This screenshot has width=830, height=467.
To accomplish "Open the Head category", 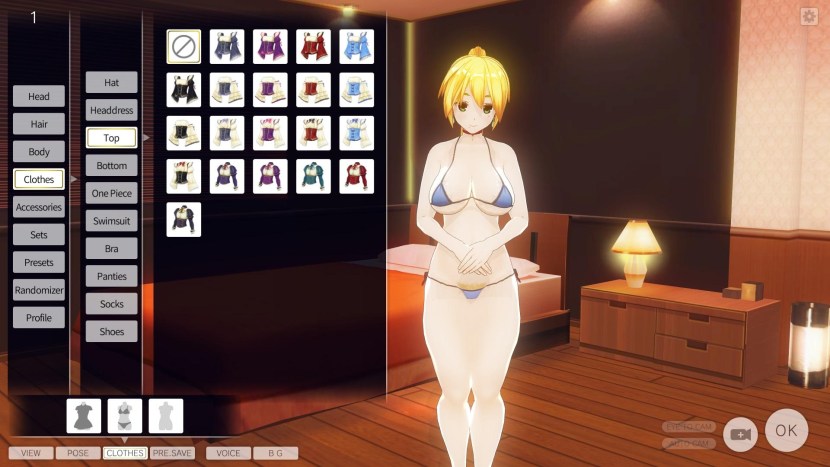I will (39, 97).
